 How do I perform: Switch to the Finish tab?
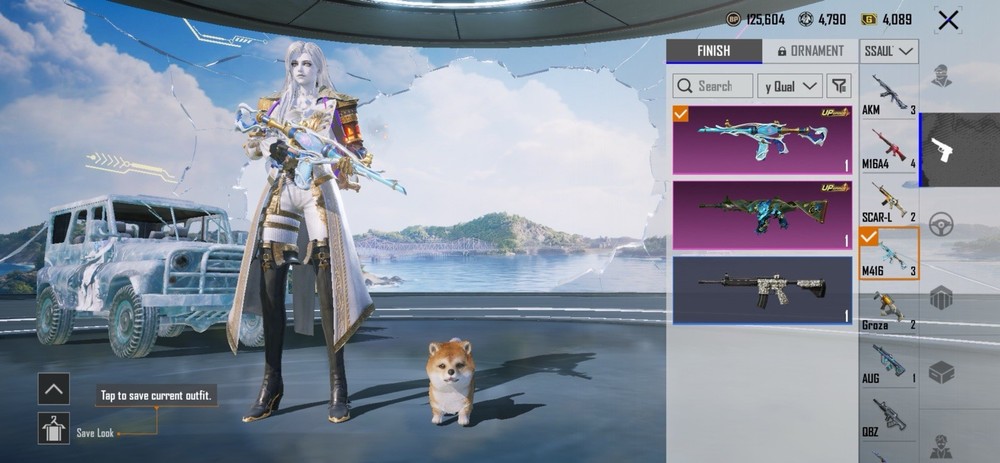click(713, 51)
